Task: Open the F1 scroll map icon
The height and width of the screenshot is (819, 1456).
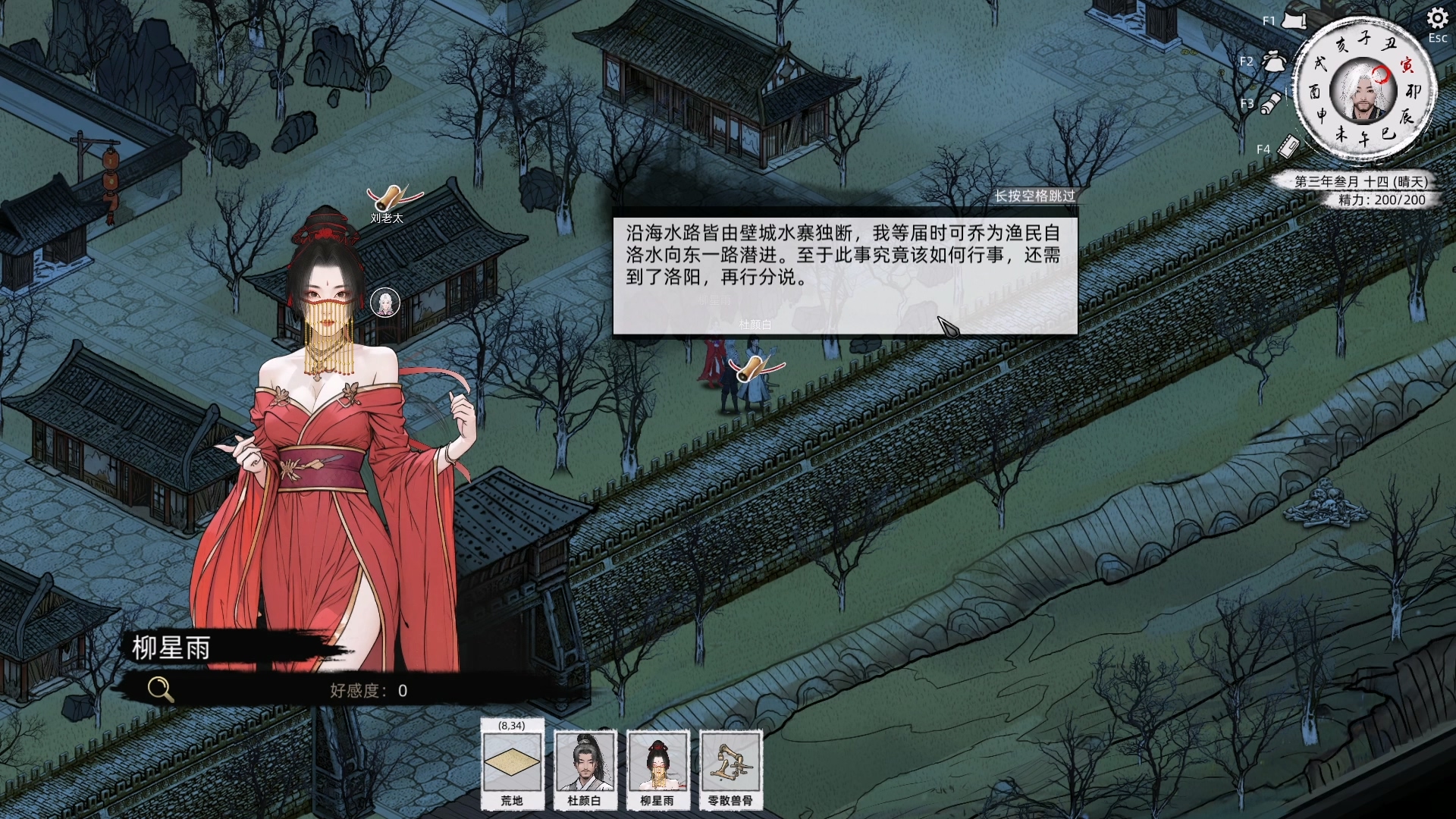Action: (1293, 20)
